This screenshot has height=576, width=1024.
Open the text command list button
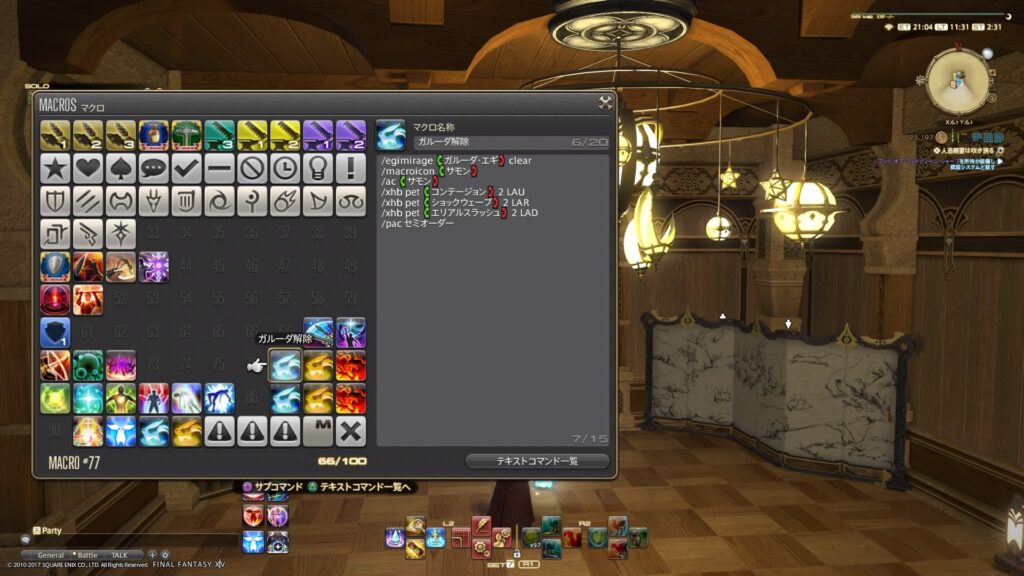coord(537,461)
